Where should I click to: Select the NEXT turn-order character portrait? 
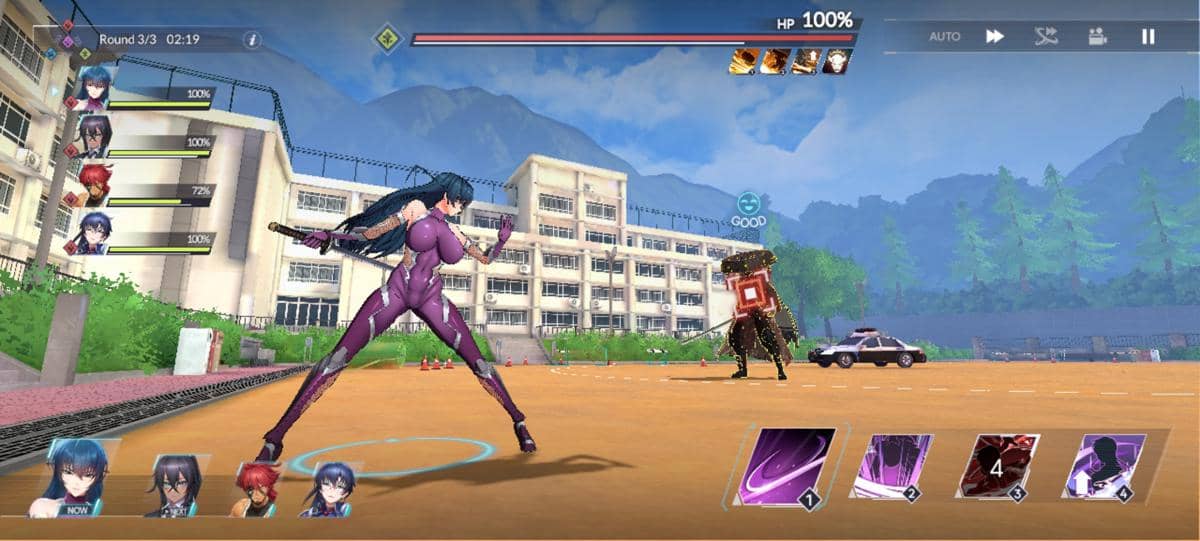[176, 486]
